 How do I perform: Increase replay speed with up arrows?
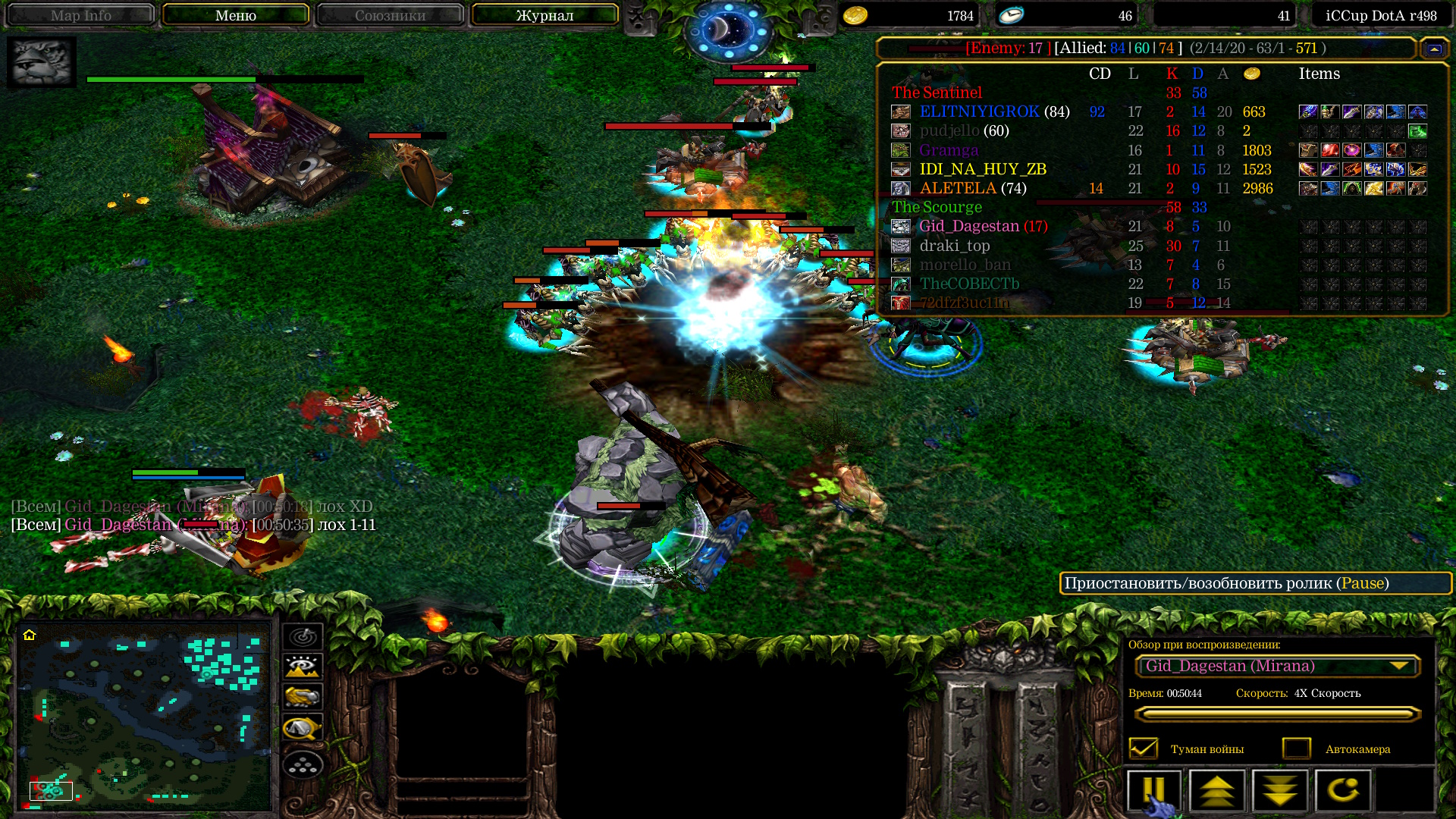[x=1217, y=791]
